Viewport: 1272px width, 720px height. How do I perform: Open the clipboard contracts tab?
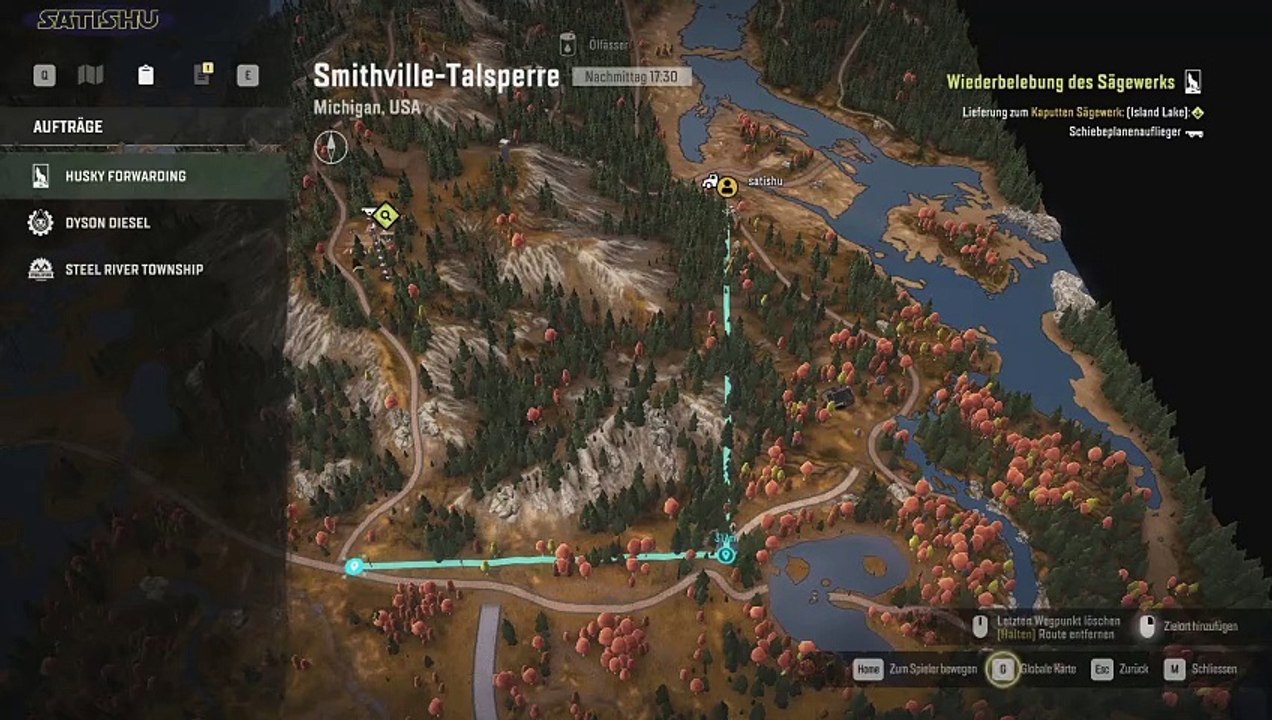pos(146,75)
